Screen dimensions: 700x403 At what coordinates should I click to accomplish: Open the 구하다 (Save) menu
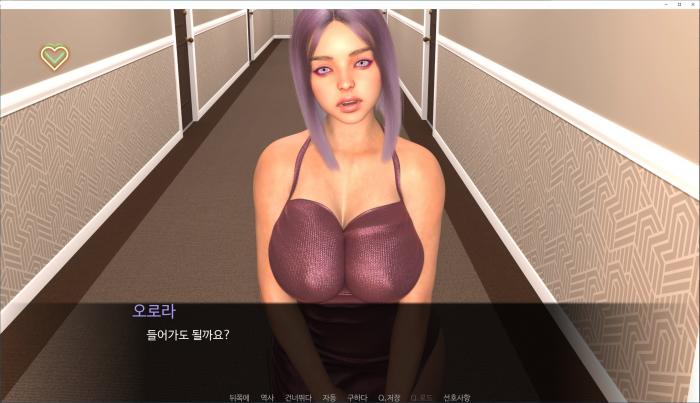point(357,397)
